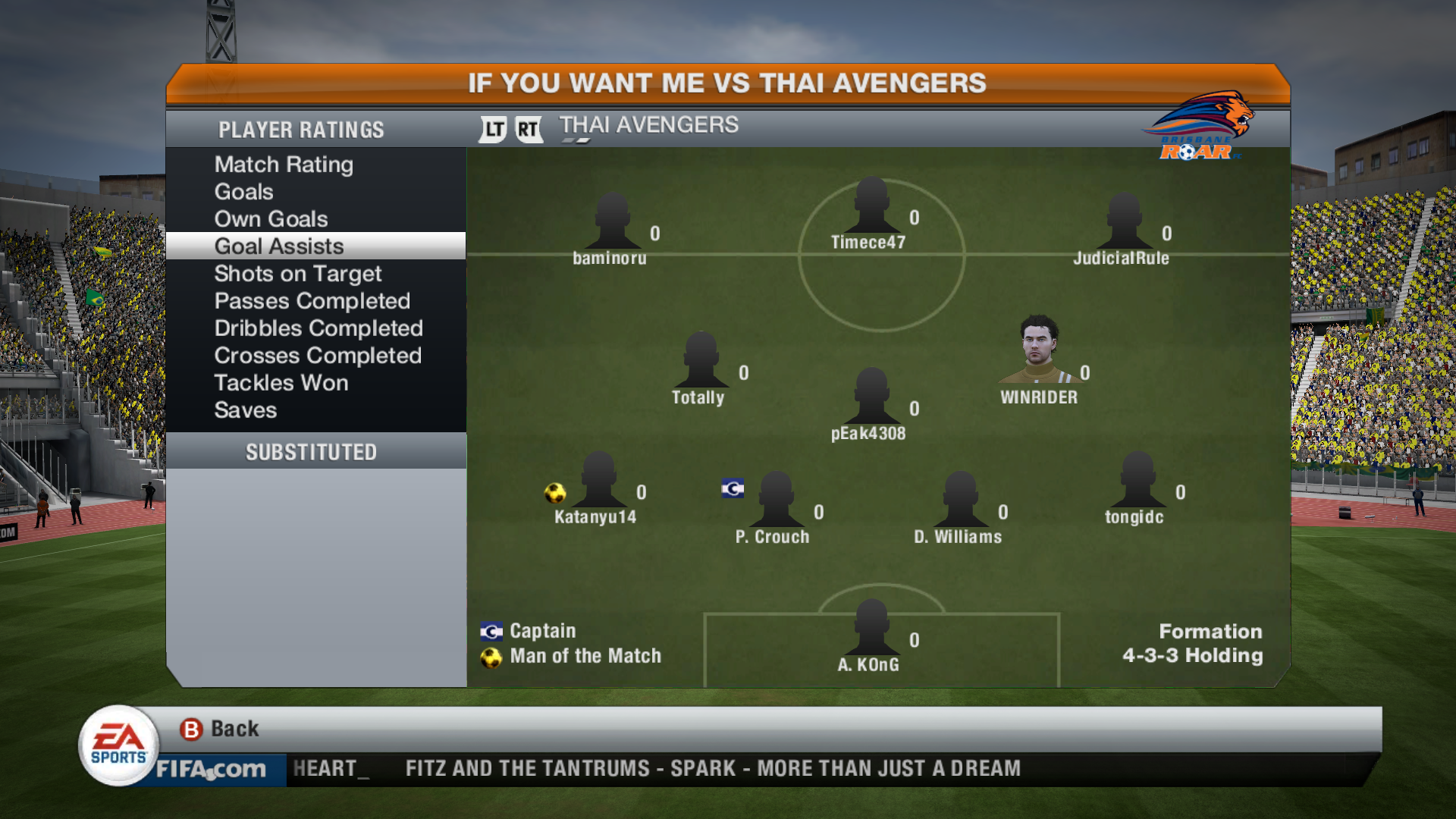Screen dimensions: 1456x819
Task: Select Match Rating from the ratings list
Action: point(284,165)
